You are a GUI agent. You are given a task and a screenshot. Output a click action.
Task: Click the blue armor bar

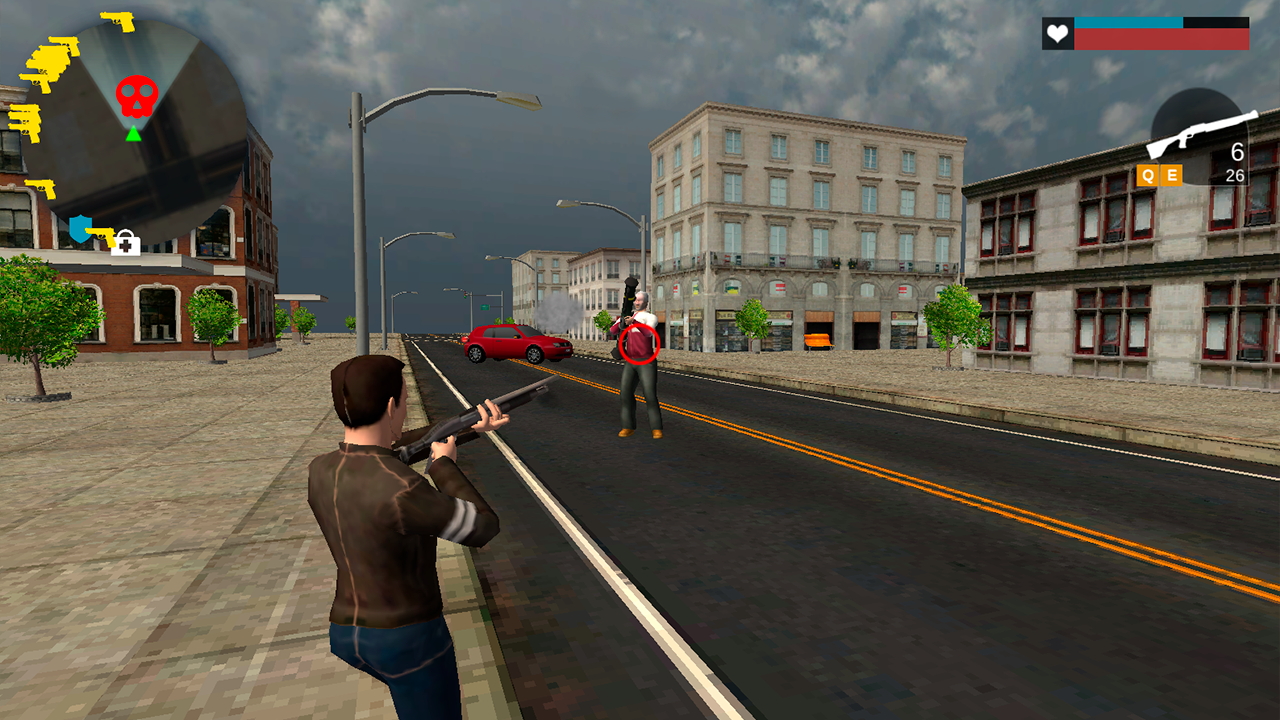pos(1126,22)
